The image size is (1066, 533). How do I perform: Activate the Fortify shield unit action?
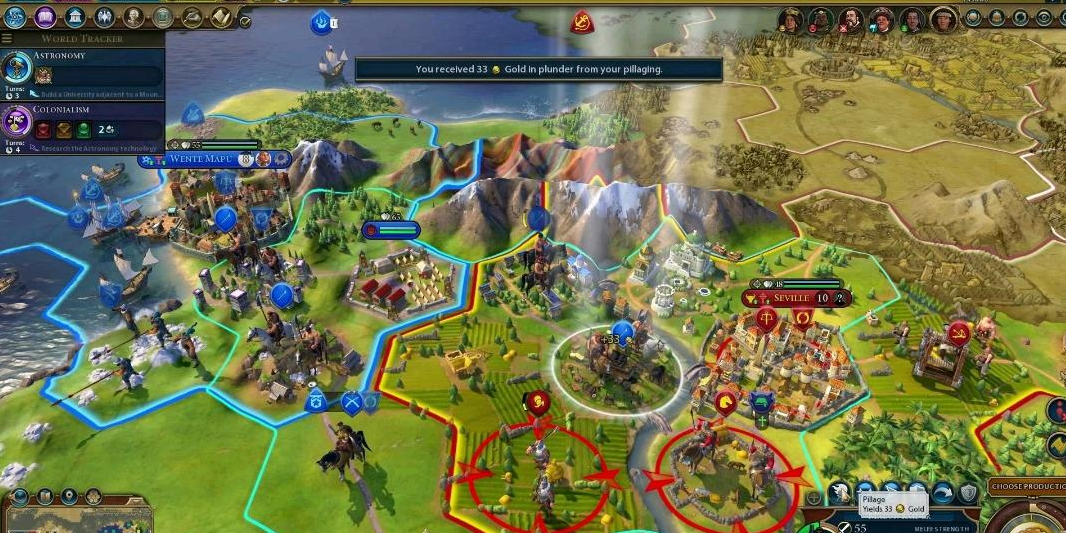(967, 493)
